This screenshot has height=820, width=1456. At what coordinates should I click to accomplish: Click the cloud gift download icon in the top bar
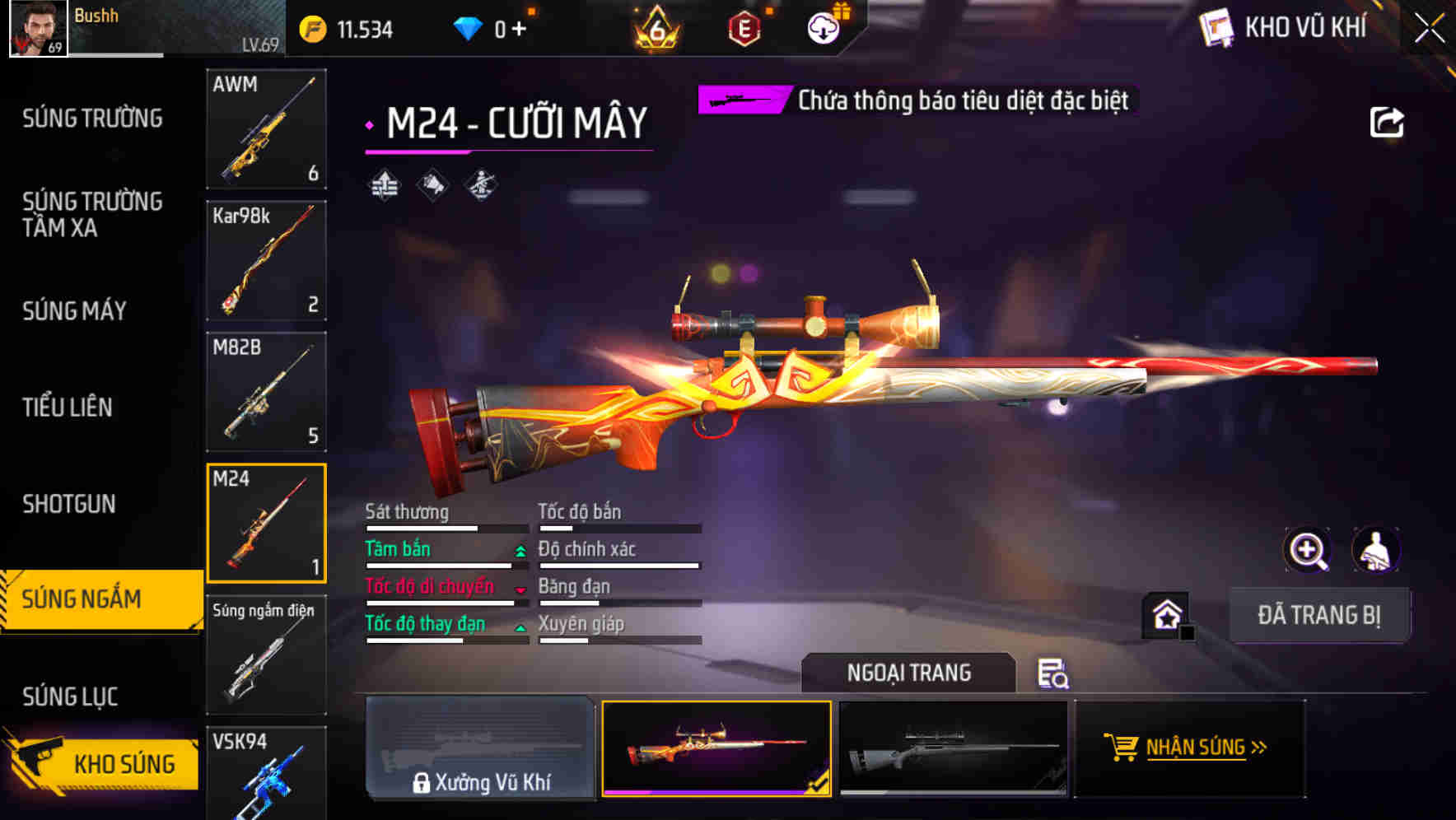pyautogui.click(x=823, y=26)
